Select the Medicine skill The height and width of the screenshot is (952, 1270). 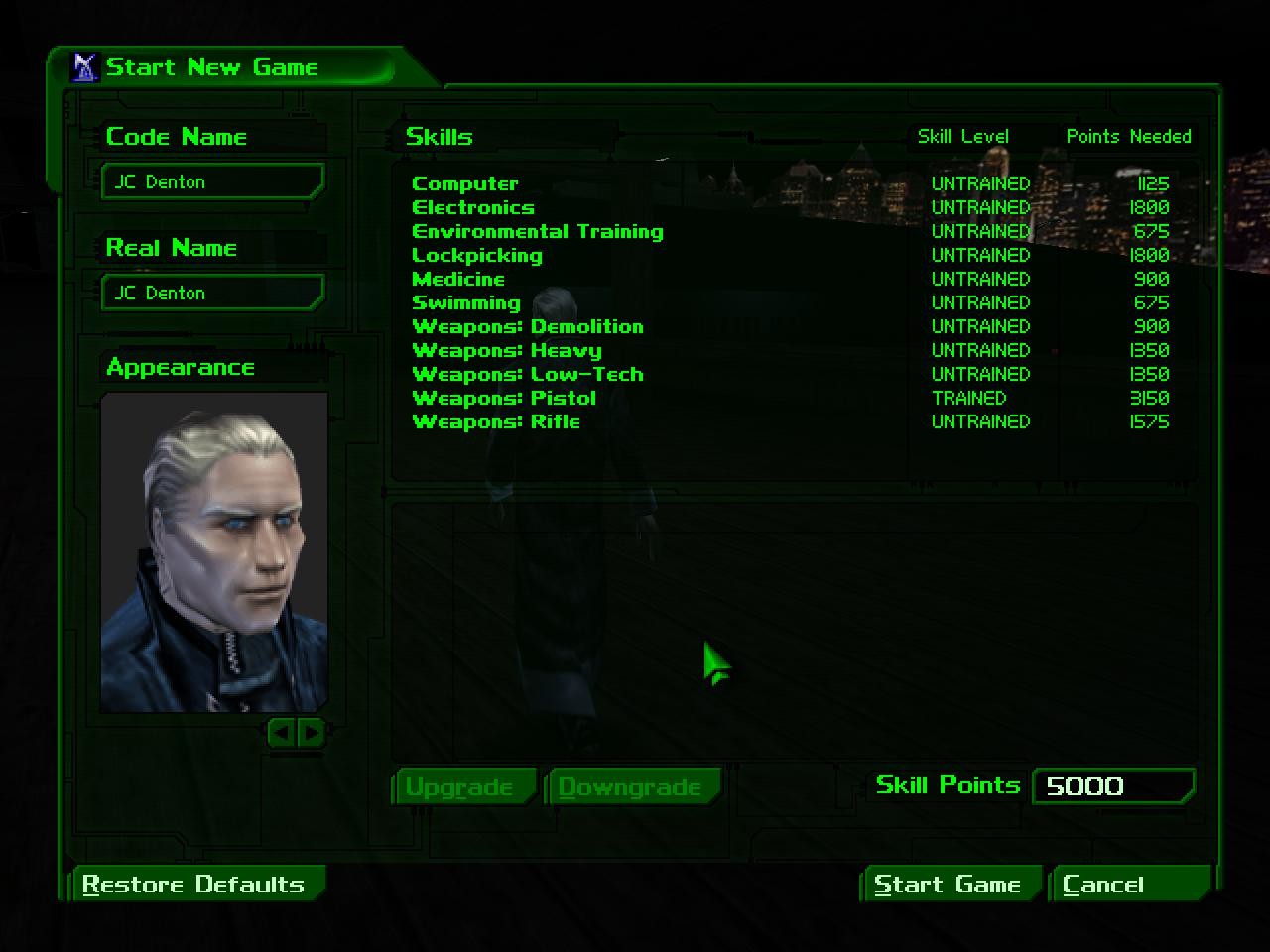(x=458, y=279)
